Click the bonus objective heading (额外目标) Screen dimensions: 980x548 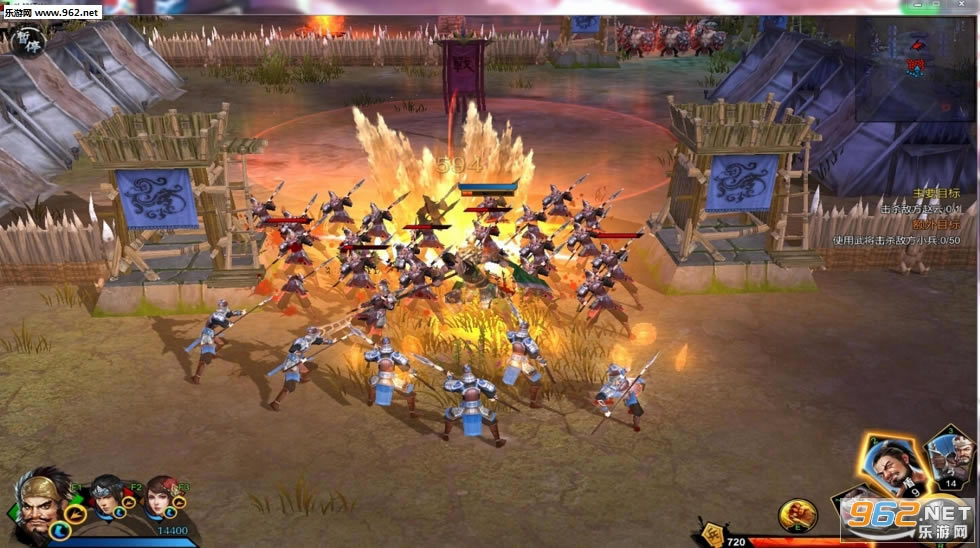[935, 224]
